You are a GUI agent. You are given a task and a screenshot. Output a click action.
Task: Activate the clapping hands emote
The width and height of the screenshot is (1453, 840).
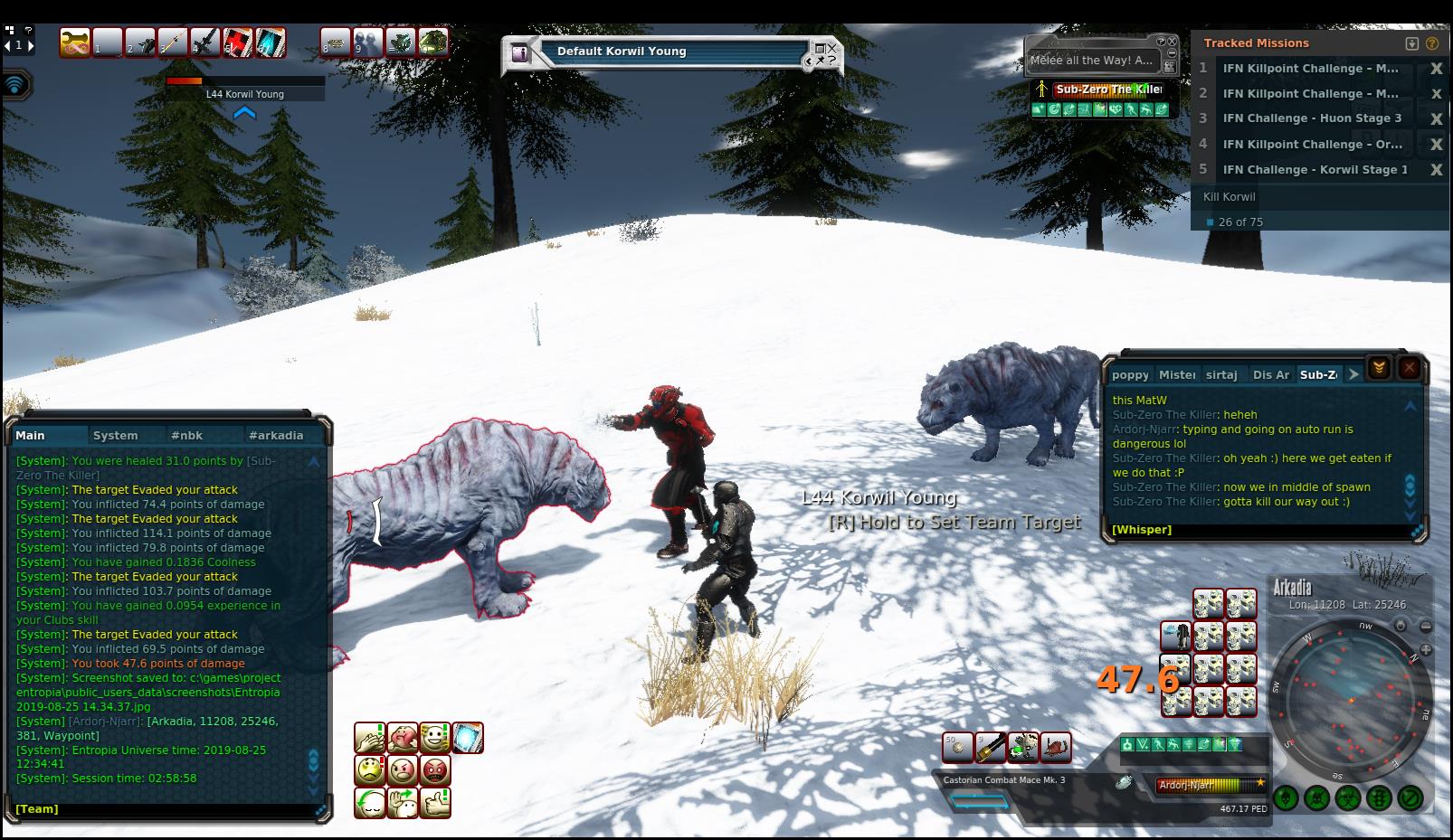pyautogui.click(x=370, y=738)
